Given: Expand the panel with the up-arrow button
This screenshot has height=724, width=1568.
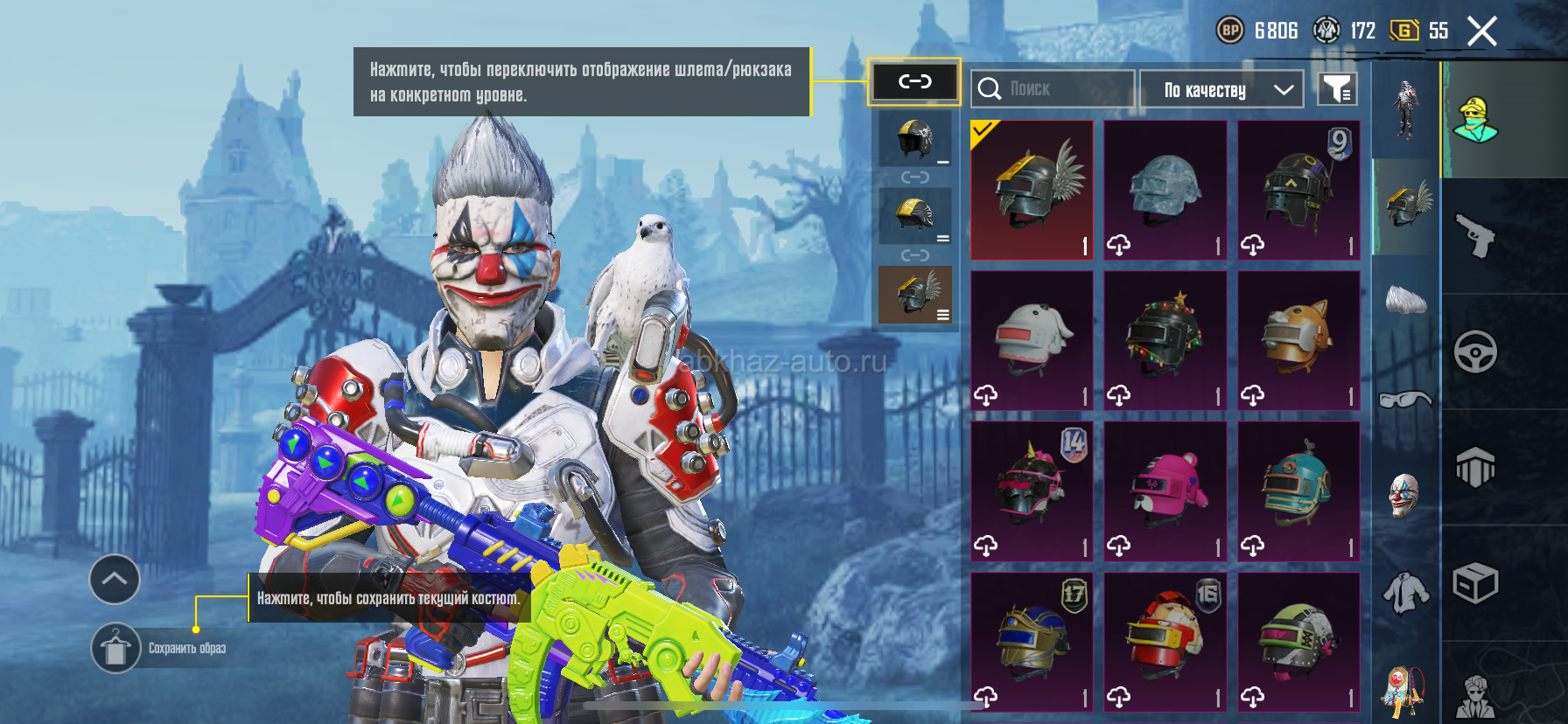Looking at the screenshot, I should [x=115, y=579].
